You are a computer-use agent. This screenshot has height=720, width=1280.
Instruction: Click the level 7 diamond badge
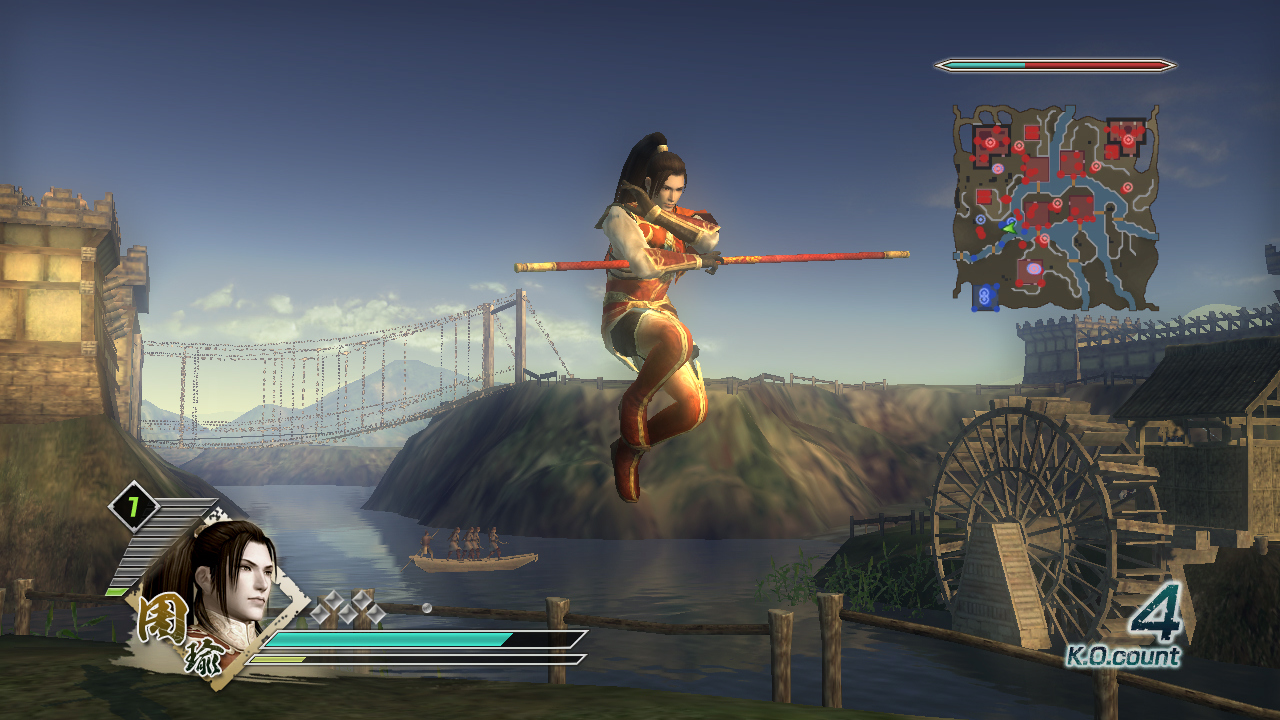[x=132, y=507]
